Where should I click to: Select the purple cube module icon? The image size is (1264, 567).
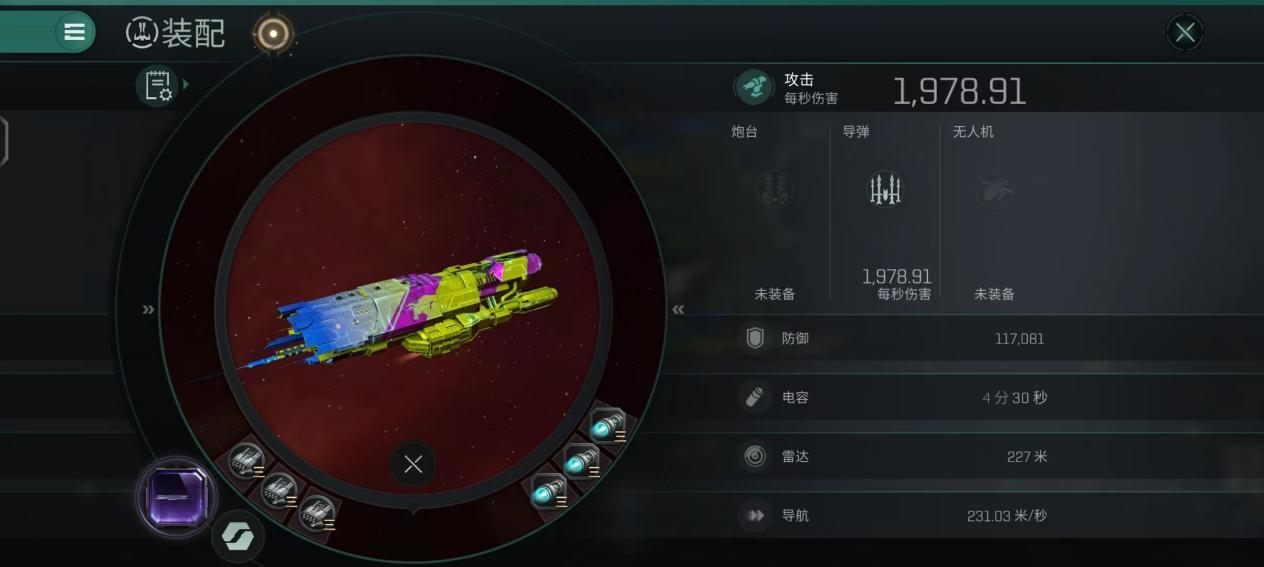point(176,497)
